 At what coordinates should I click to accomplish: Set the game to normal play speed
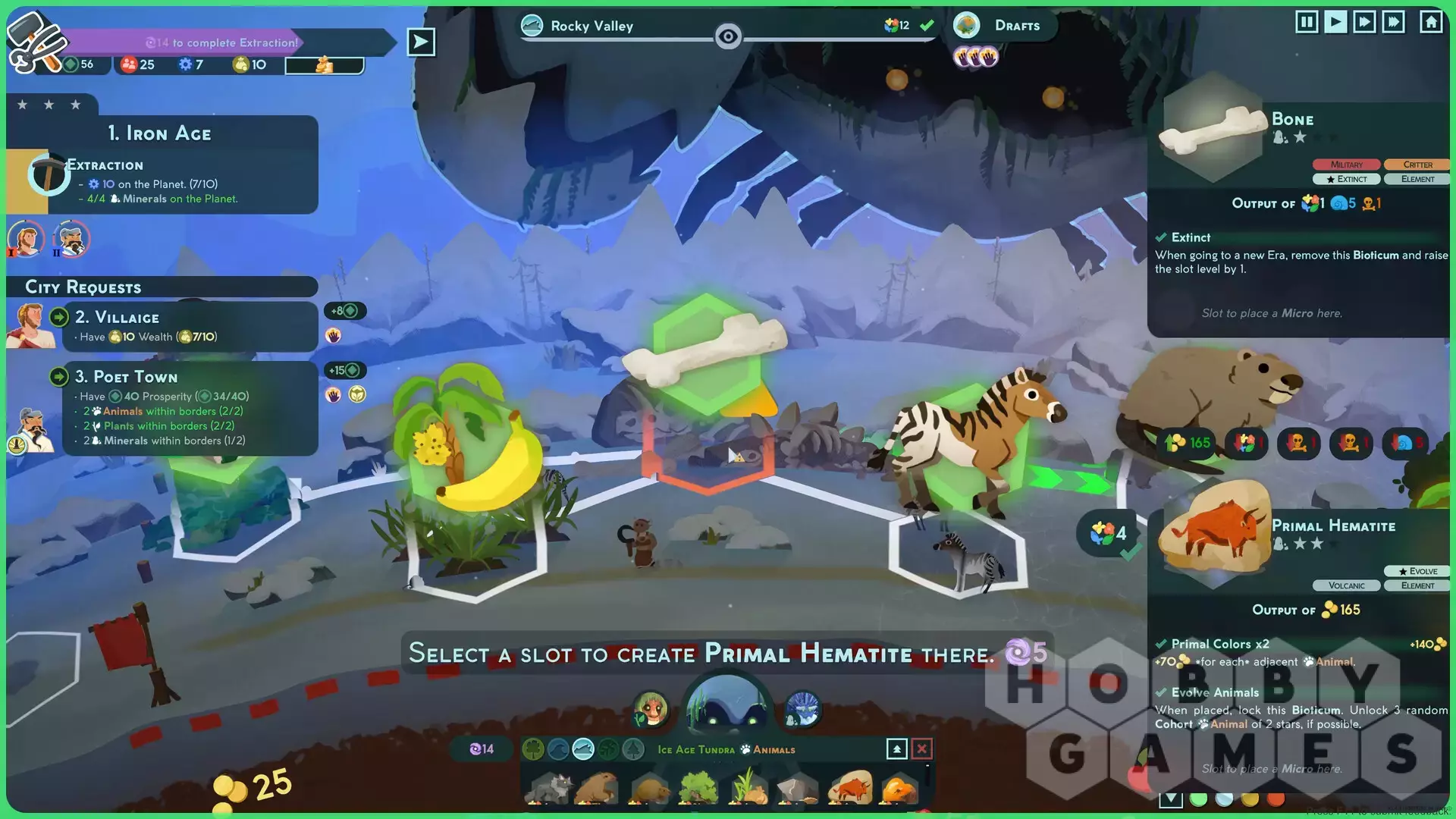[1335, 22]
